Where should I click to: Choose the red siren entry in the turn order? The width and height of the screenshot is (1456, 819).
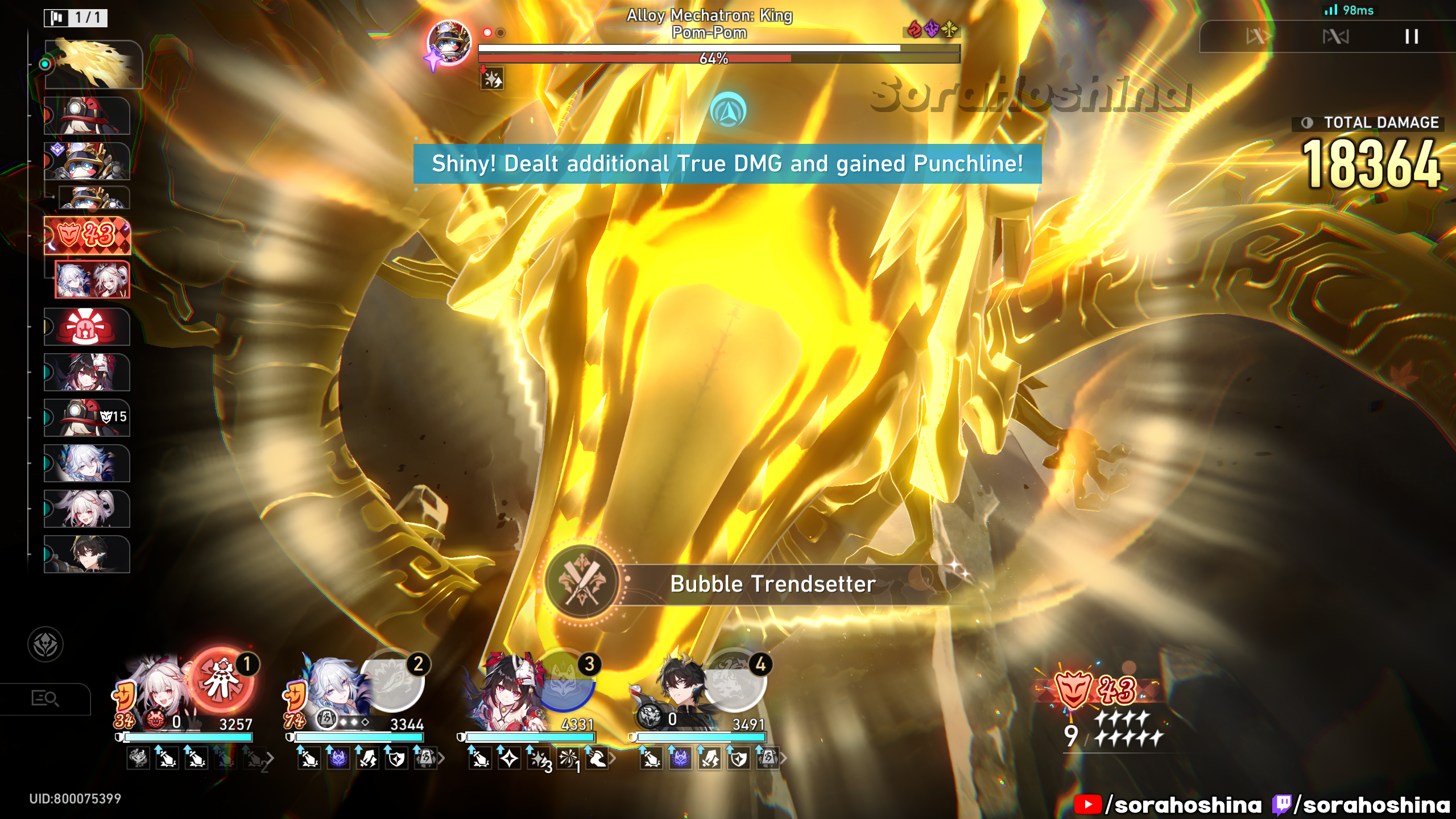point(87,326)
